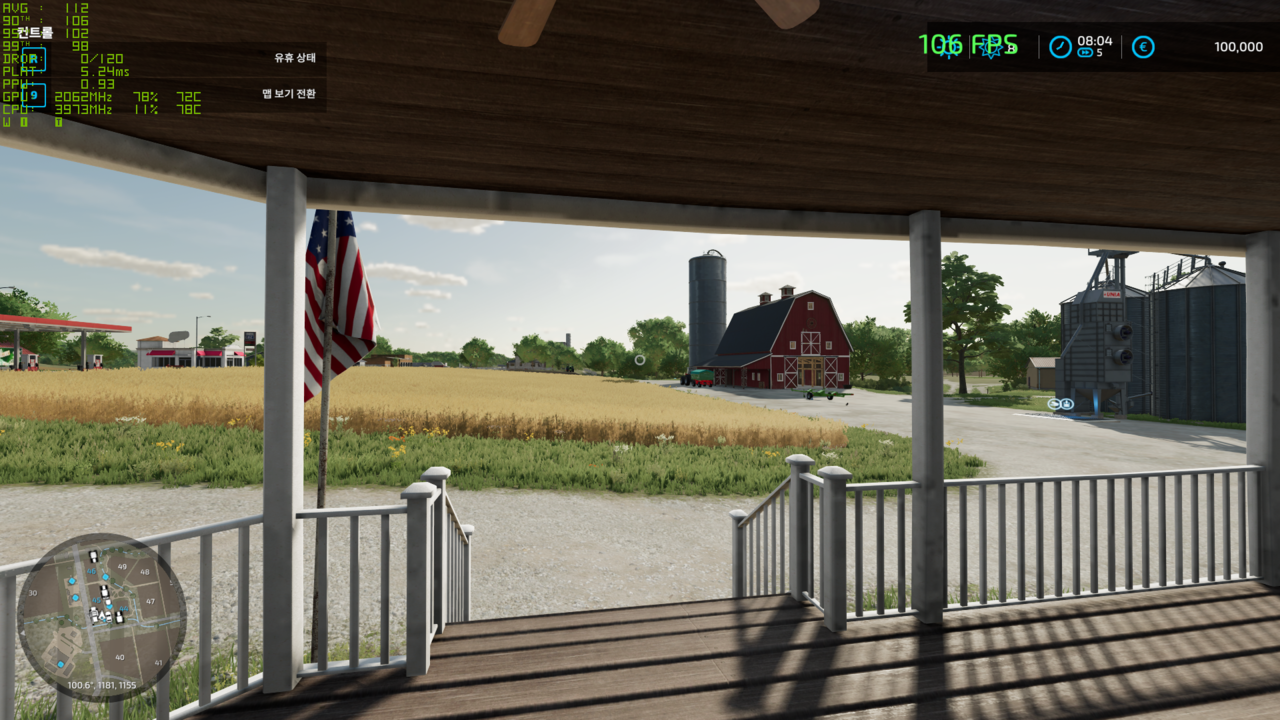The image size is (1280, 720).
Task: Click the clock icon in the HUD
Action: tap(1060, 47)
